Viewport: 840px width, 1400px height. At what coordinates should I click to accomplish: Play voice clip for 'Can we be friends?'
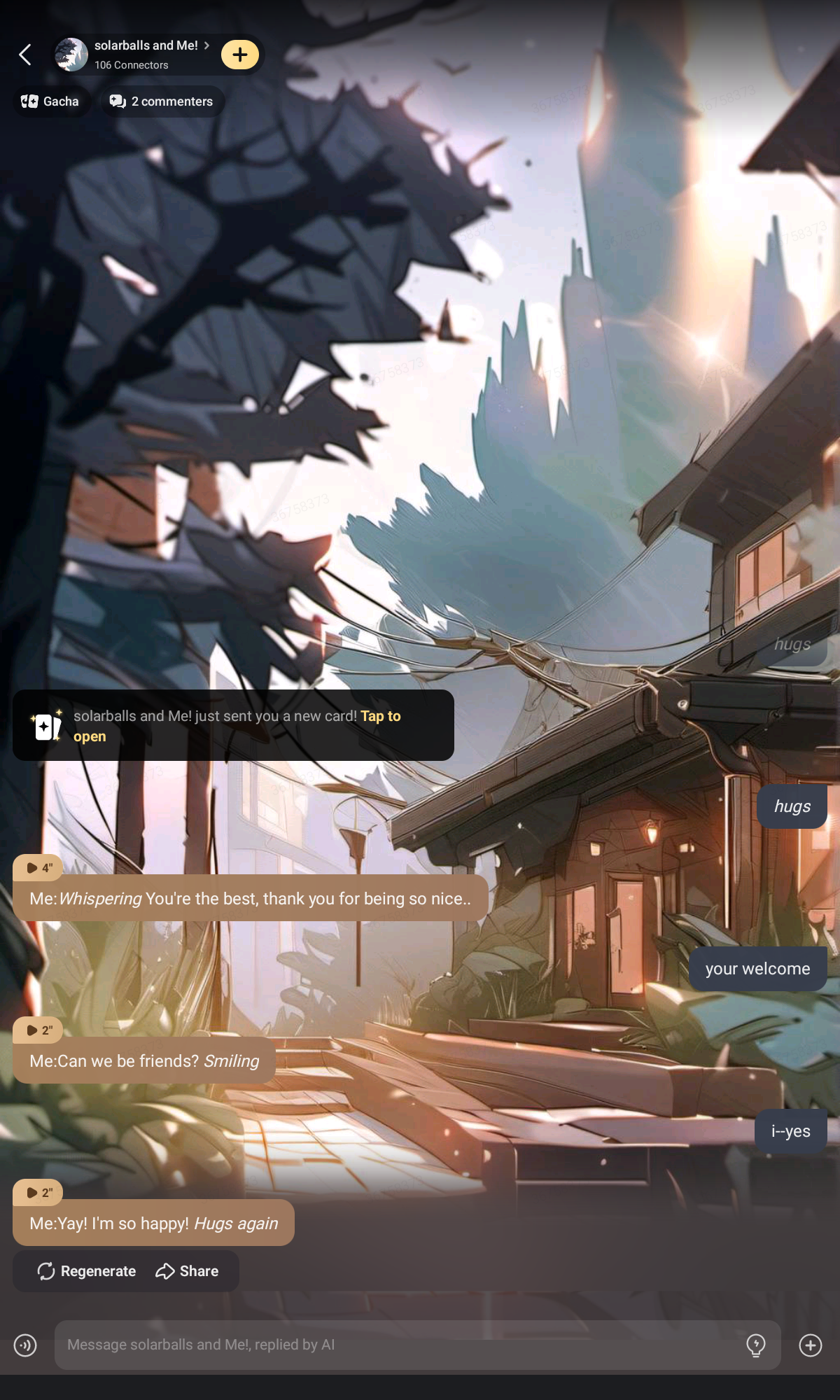pos(38,1030)
